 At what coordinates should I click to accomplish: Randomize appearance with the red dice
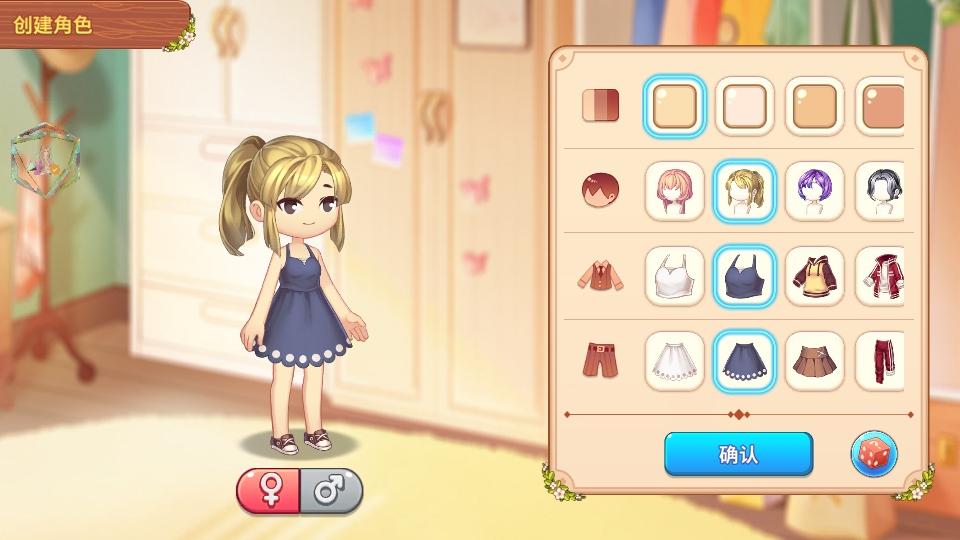[x=873, y=454]
